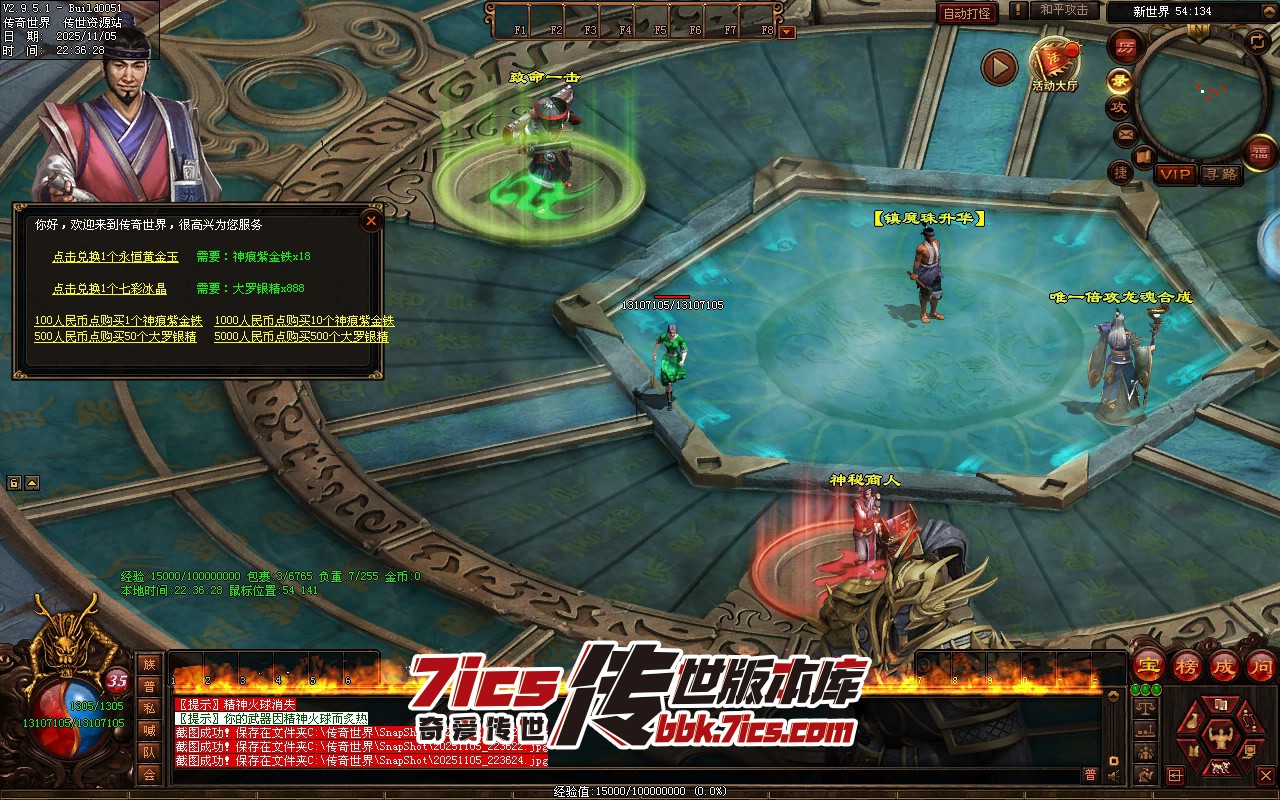The image size is (1280, 800).
Task: Open the mail envelope icon
Action: pos(1125,133)
